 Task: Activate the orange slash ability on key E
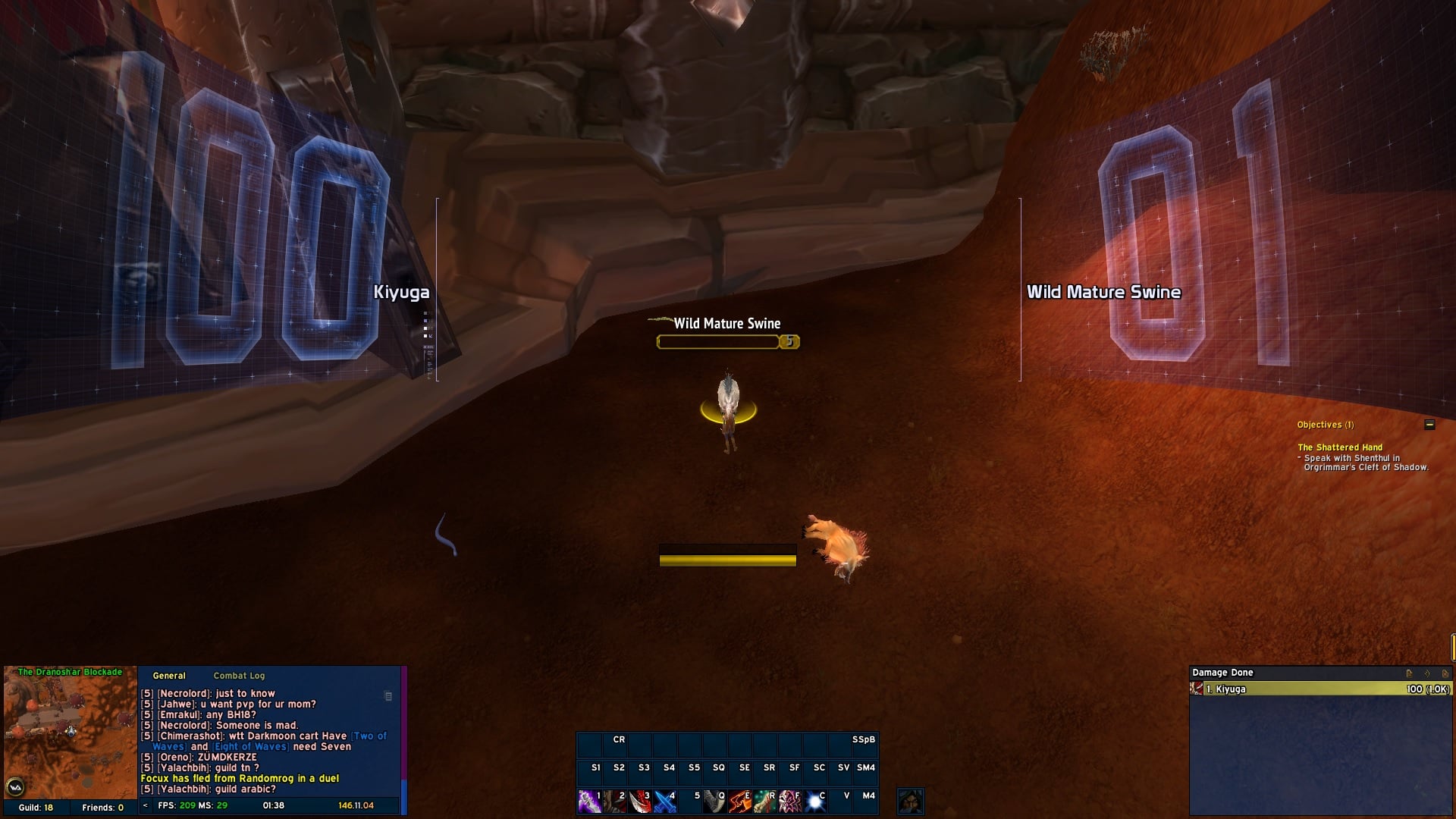[739, 802]
